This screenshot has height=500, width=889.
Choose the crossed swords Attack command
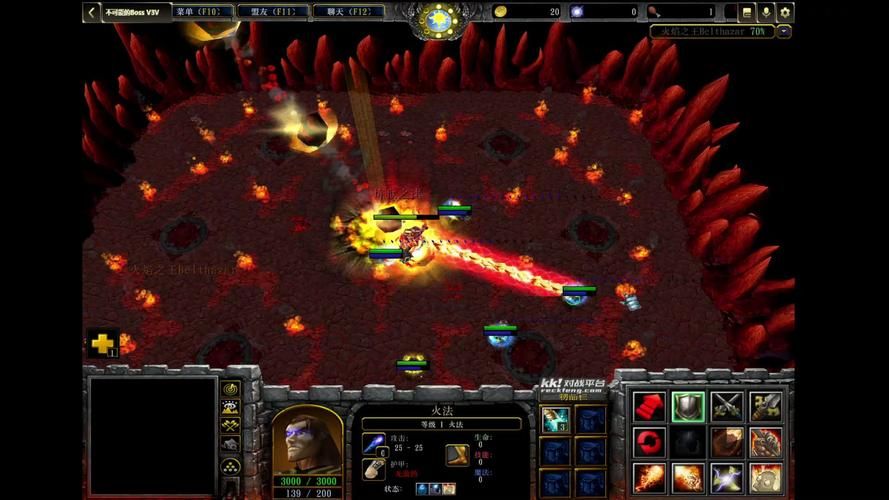pyautogui.click(x=727, y=406)
